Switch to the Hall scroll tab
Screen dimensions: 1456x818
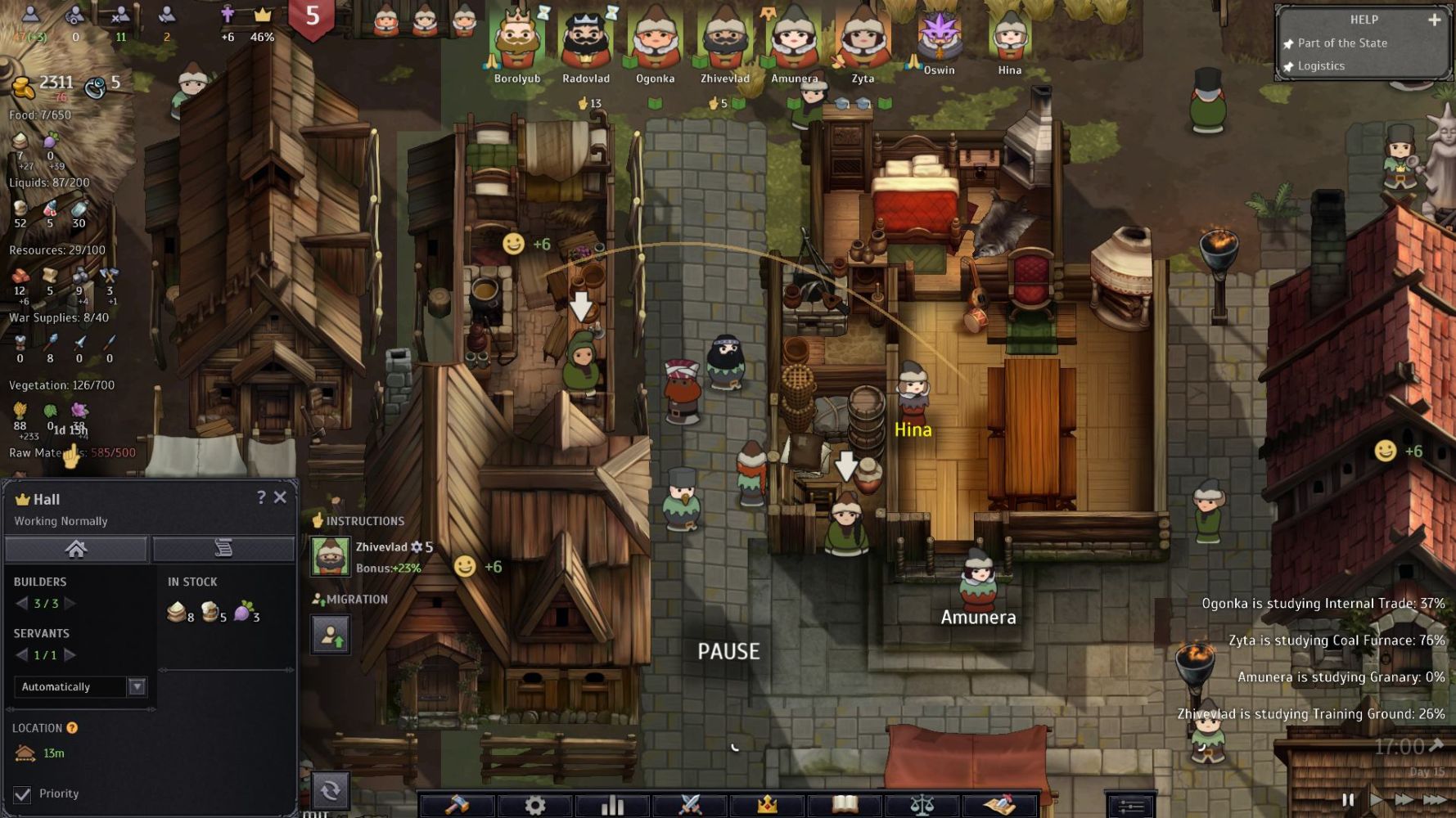pos(223,549)
